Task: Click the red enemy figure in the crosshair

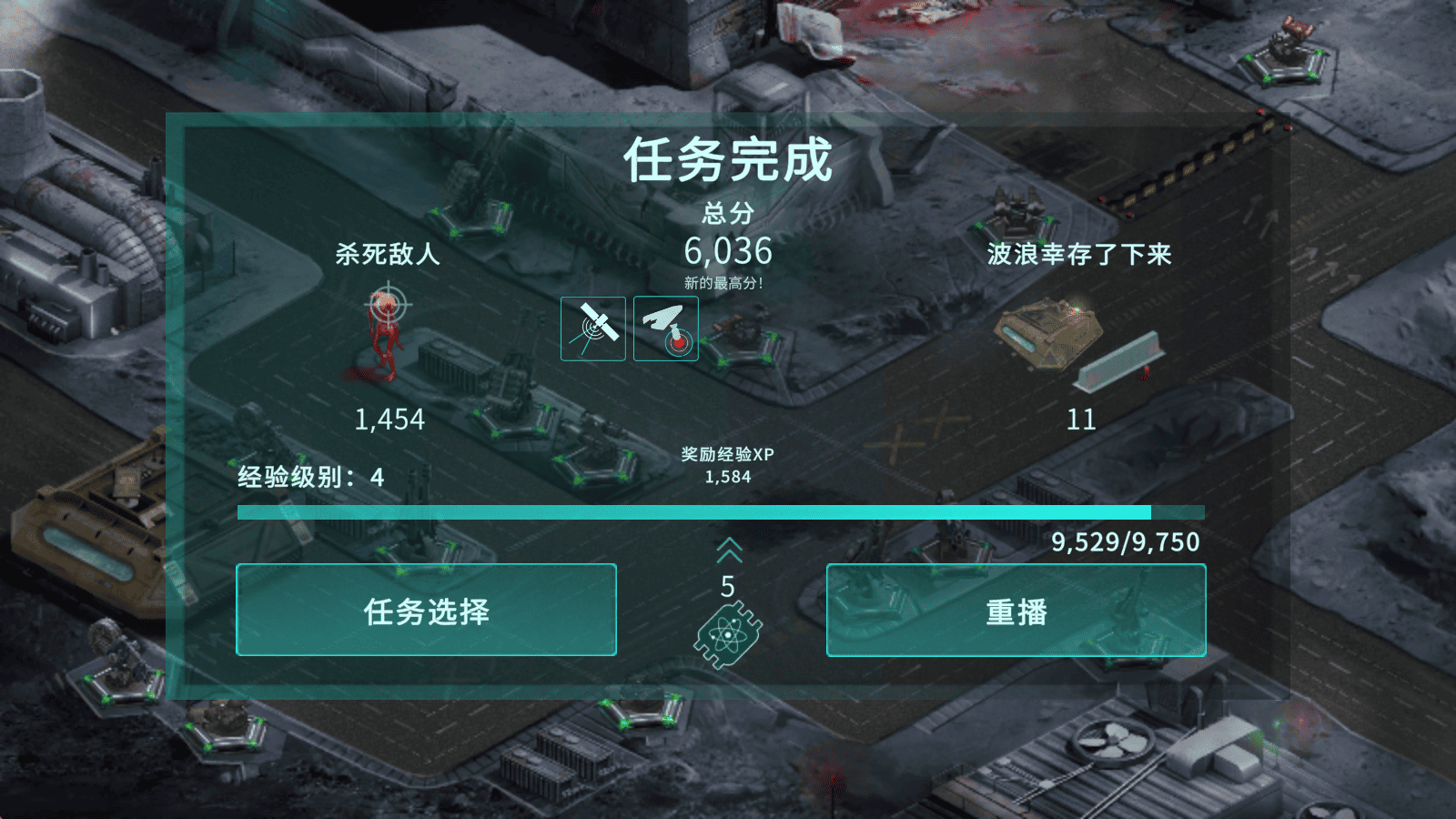Action: click(x=386, y=346)
